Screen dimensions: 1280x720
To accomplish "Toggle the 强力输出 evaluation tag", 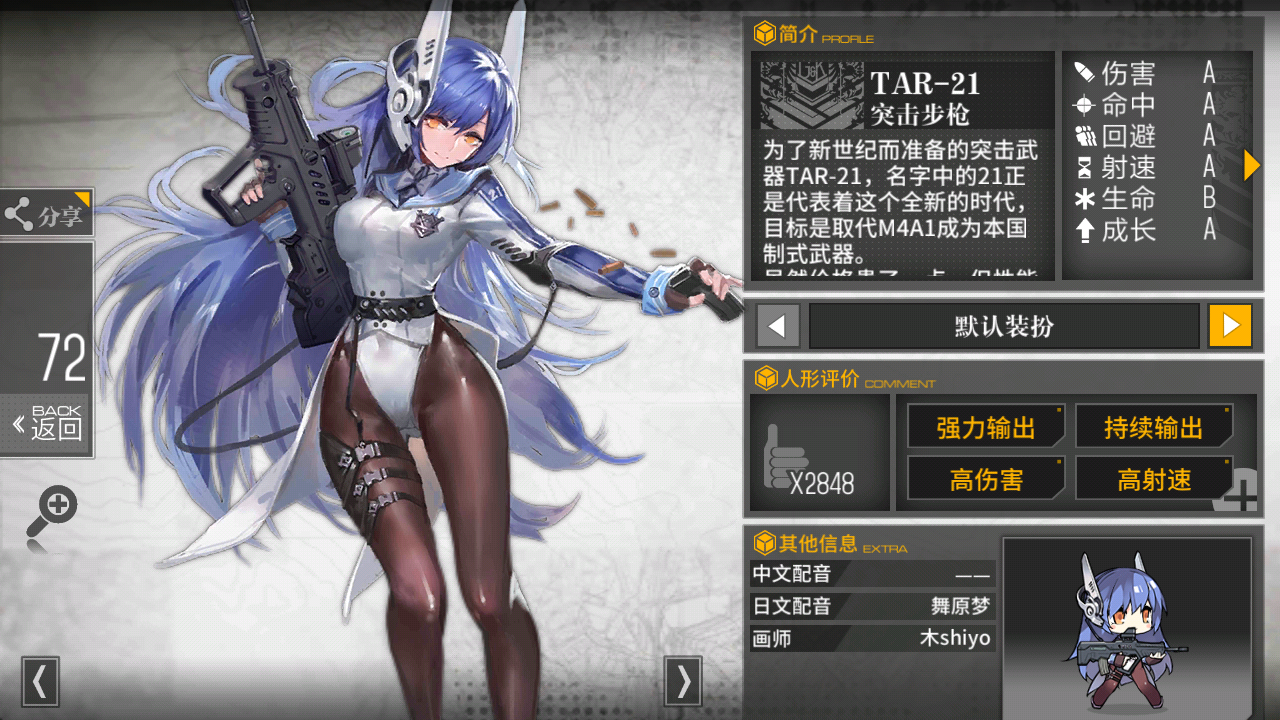I will pos(985,425).
